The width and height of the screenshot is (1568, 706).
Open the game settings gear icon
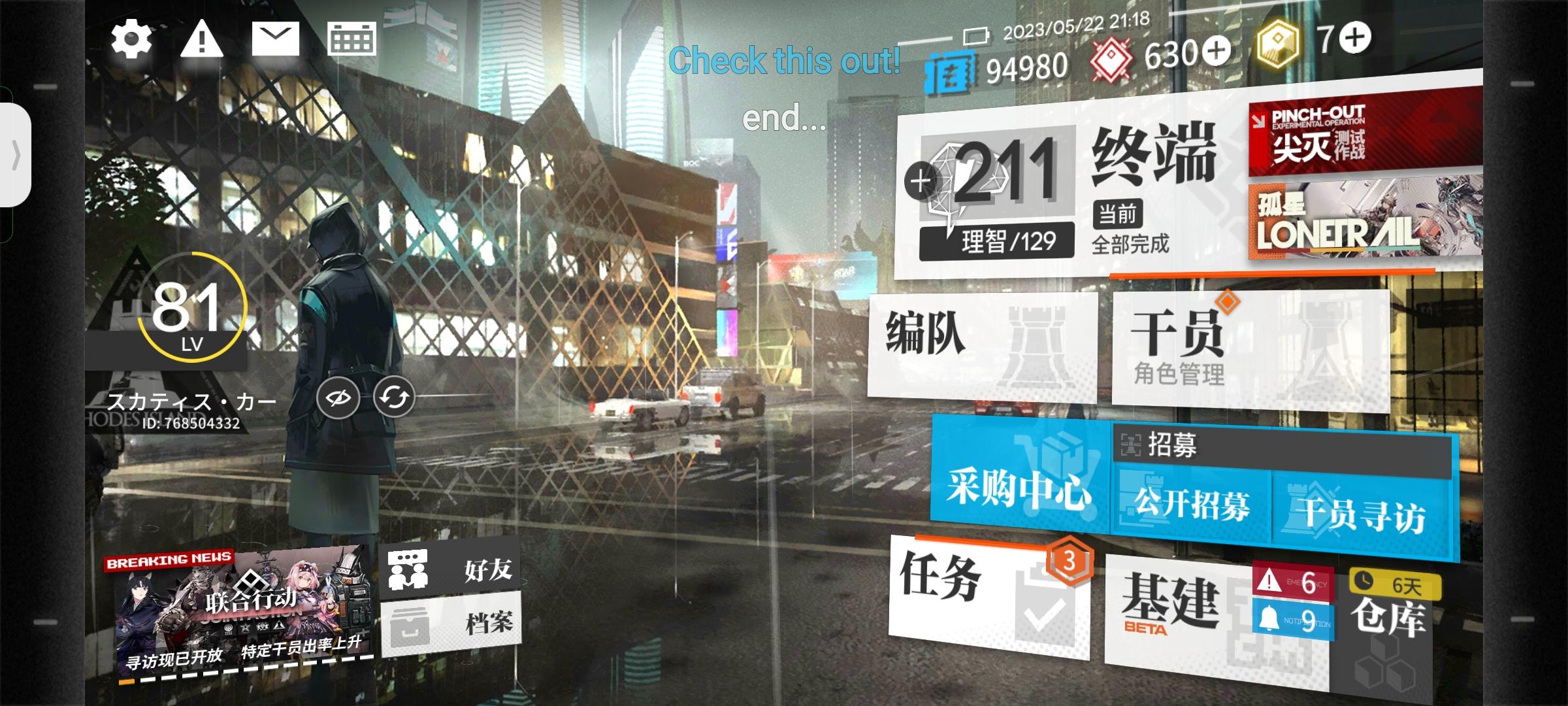point(131,39)
